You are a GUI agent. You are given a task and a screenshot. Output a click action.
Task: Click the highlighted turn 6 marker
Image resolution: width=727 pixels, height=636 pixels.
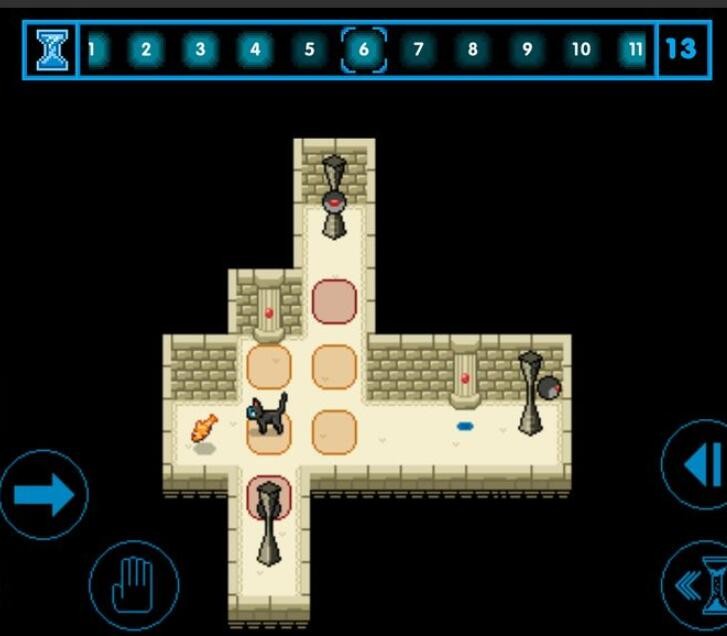(364, 49)
